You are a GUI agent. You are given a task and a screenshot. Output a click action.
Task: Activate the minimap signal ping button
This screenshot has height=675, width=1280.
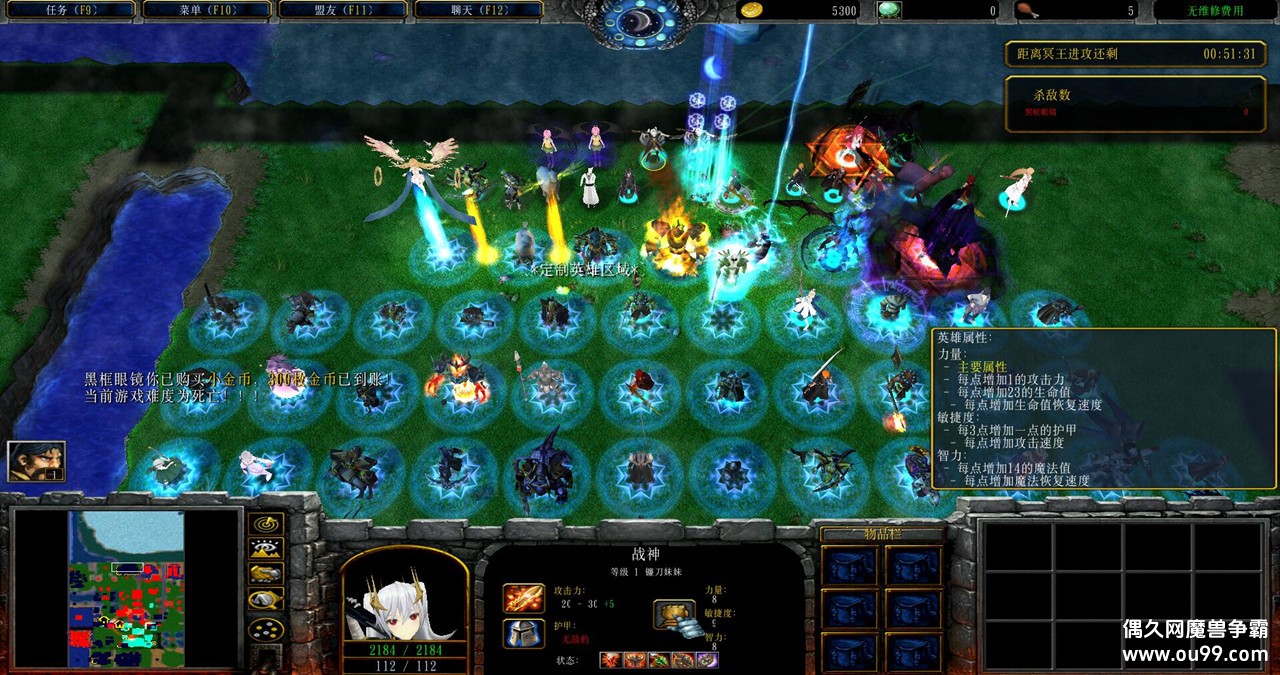click(266, 523)
